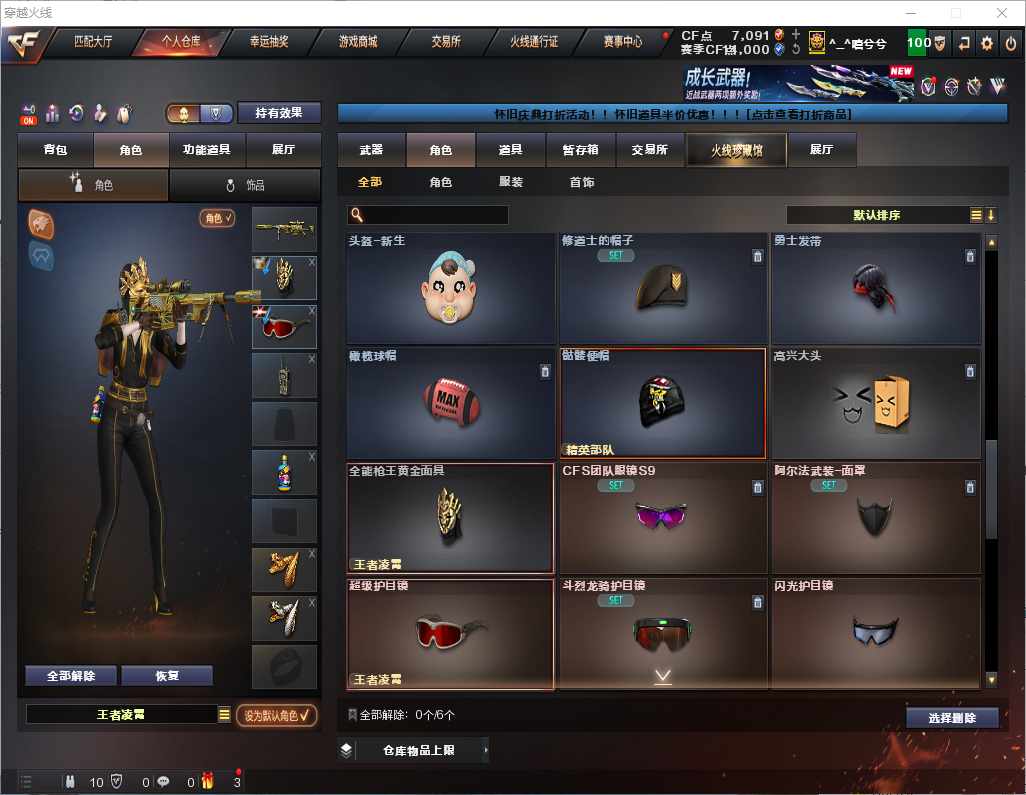Open the 火线珍藏馆 collection tab

click(x=736, y=150)
